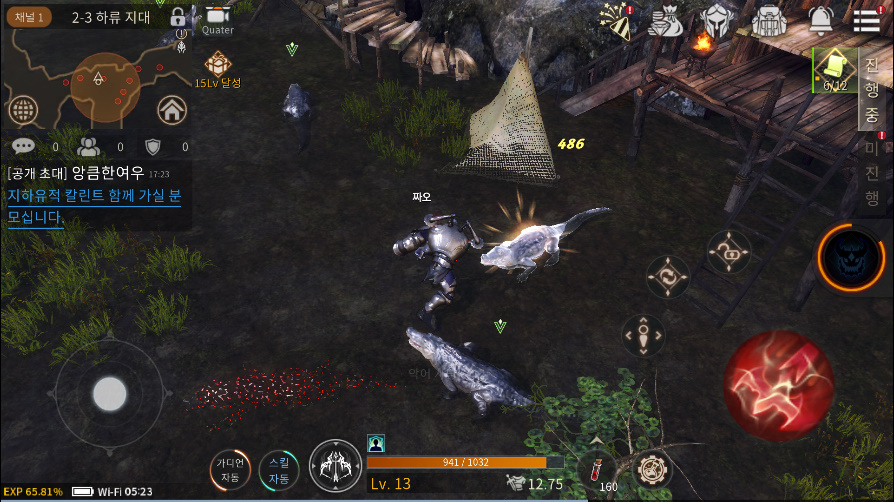894x502 pixels.
Task: Open the guild shield icon
Action: (x=153, y=147)
